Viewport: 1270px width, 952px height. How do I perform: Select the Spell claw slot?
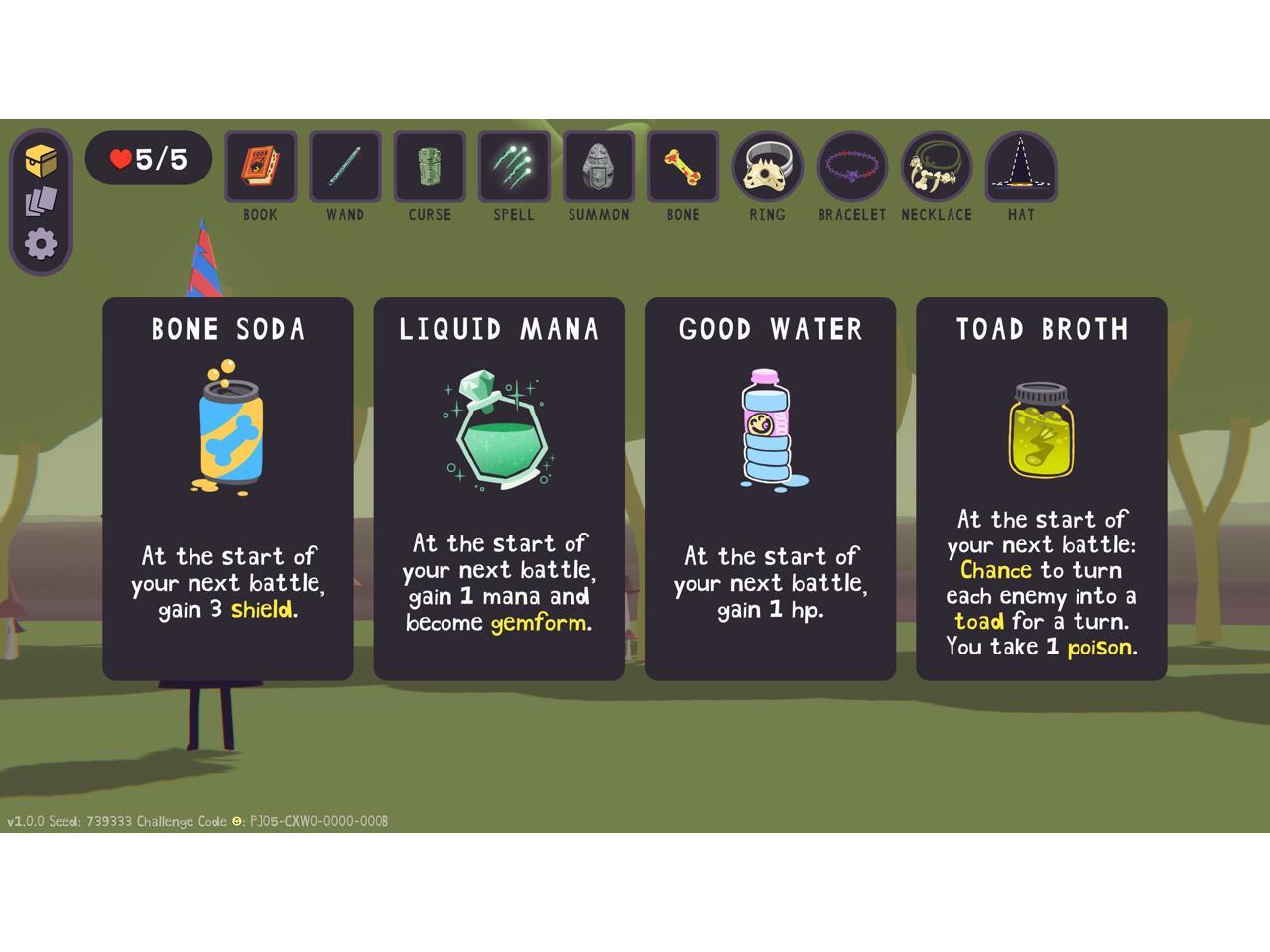tap(514, 166)
